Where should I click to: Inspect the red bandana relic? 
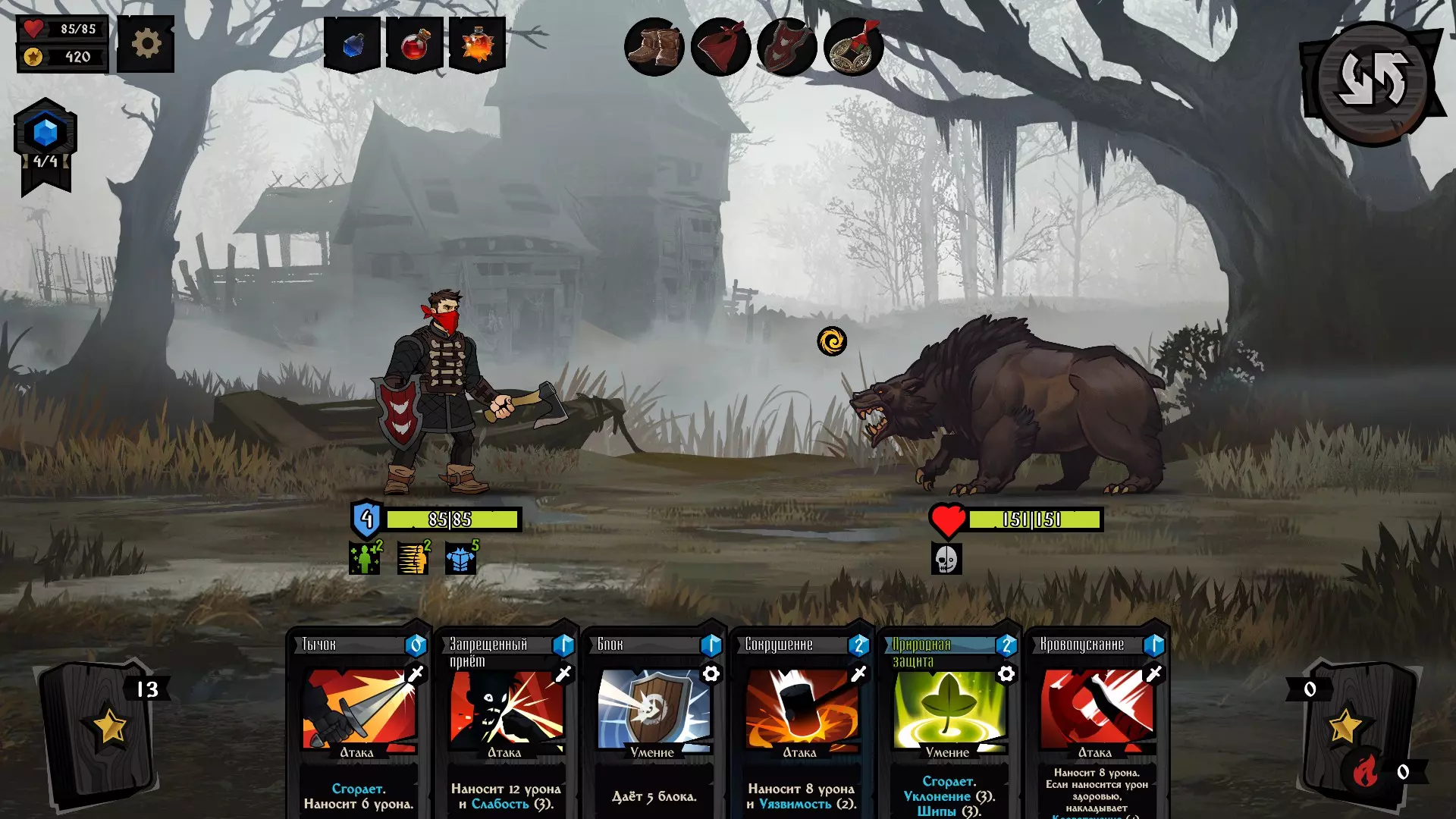click(x=720, y=47)
